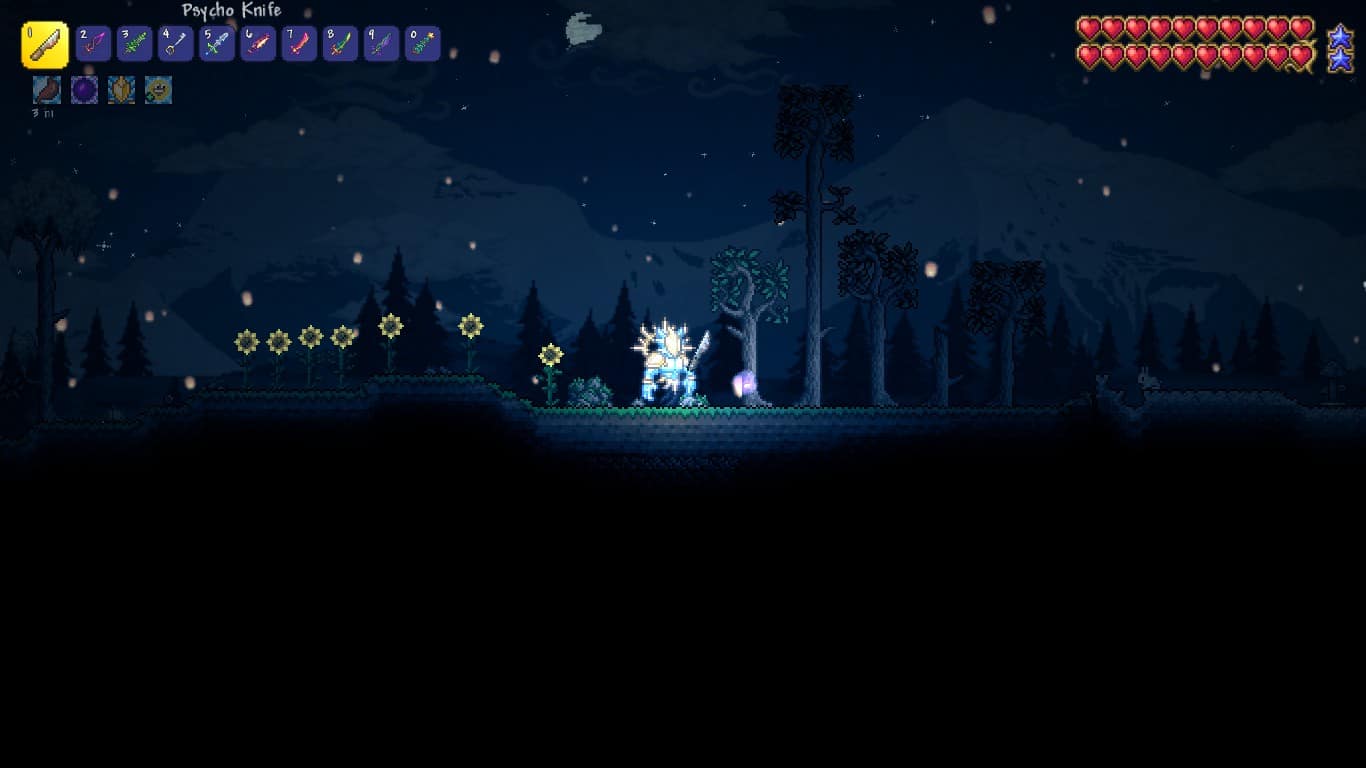Equip the green blade in hotbar slot 3

click(x=135, y=42)
